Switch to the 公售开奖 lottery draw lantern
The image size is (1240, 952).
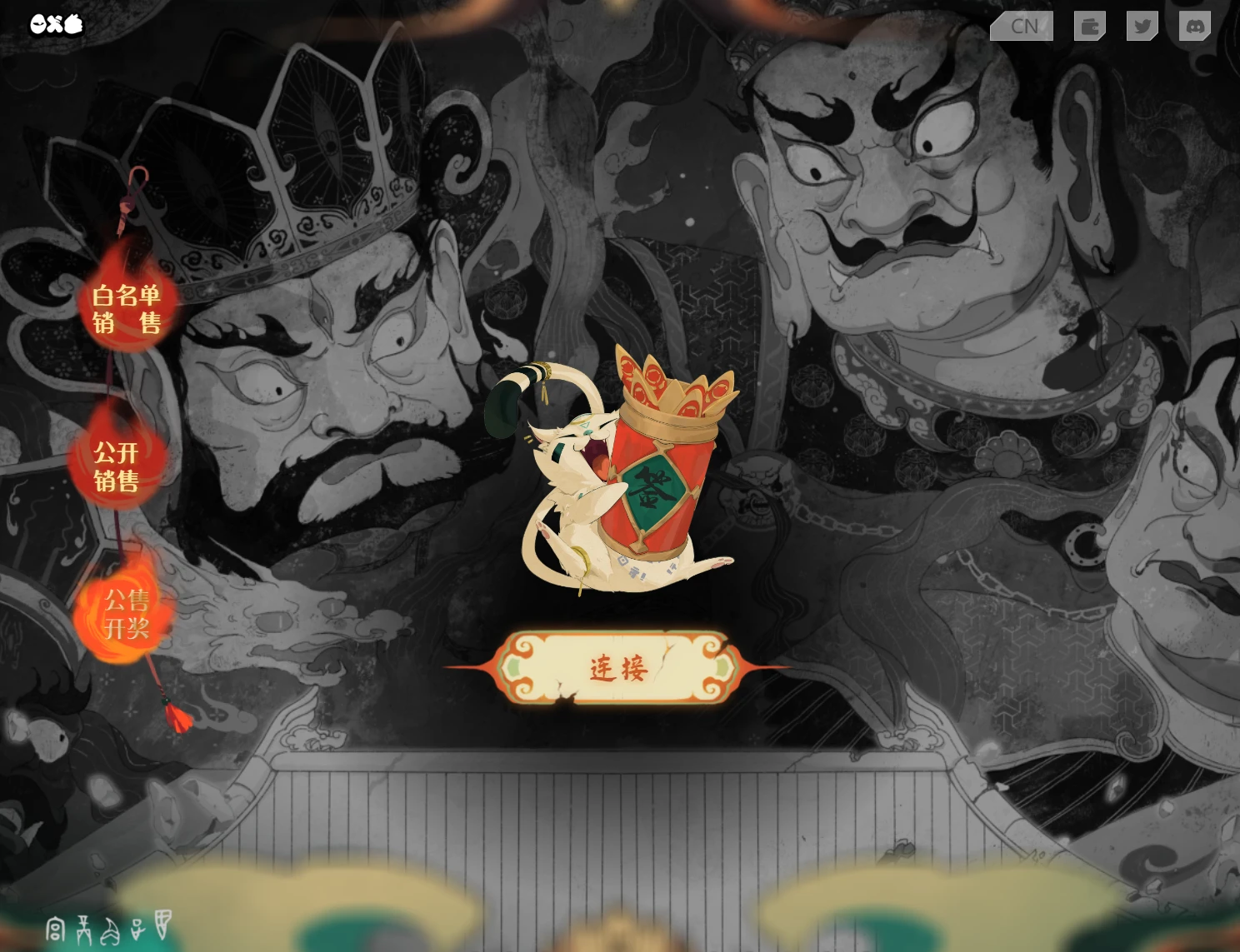point(126,614)
